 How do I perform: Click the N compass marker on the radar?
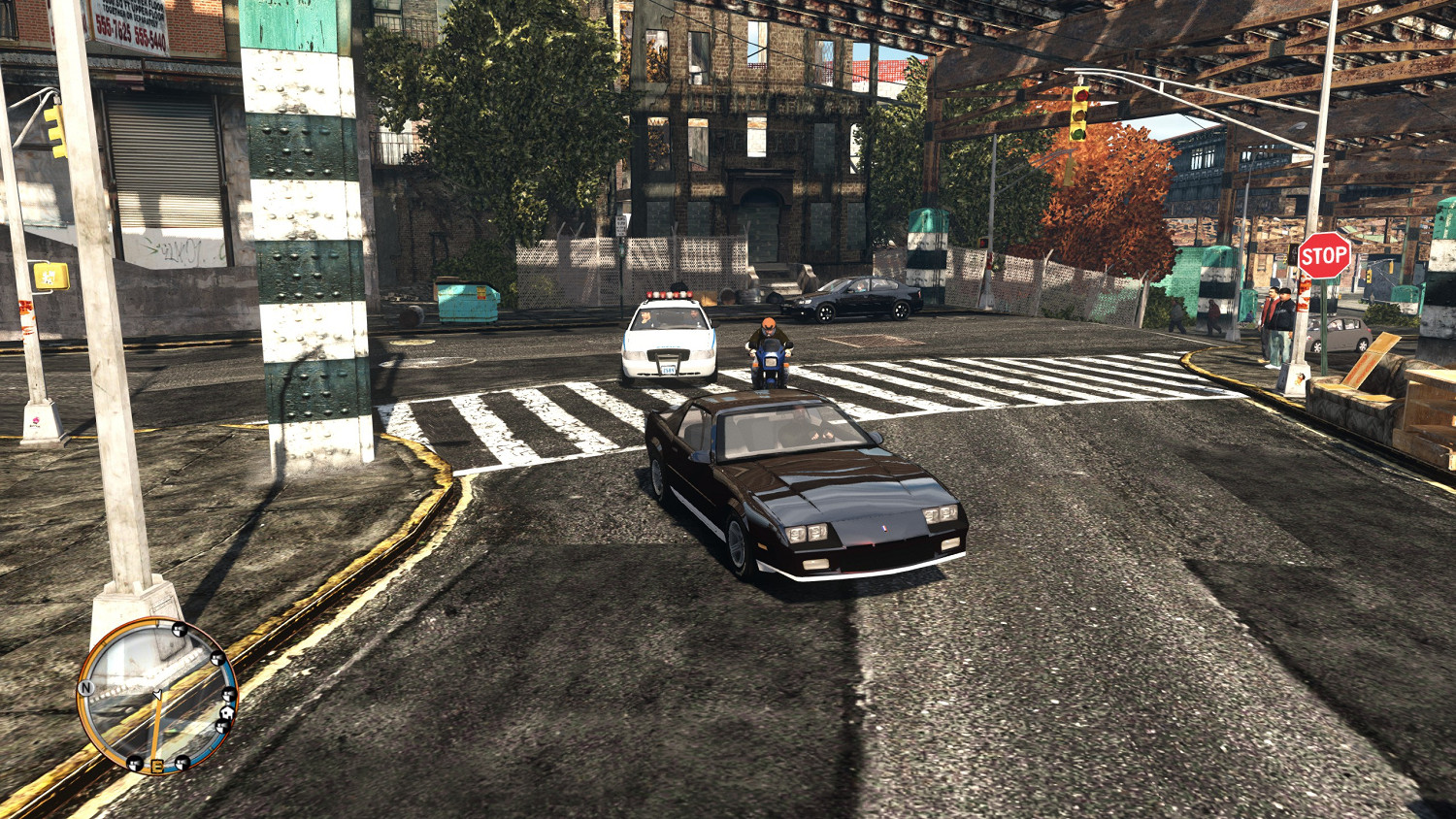(x=86, y=687)
